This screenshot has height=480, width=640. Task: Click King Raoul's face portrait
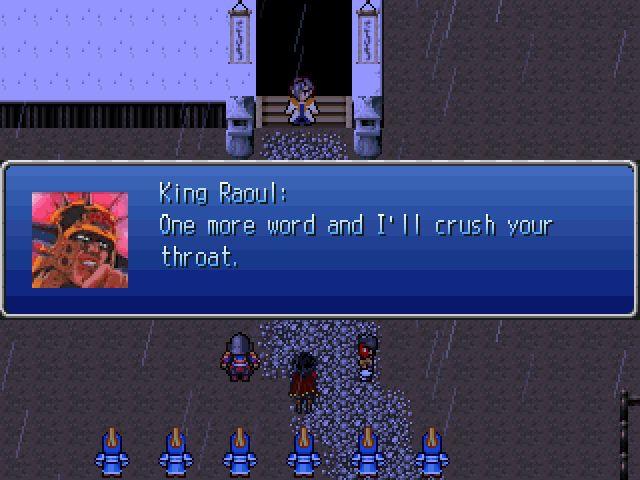[x=80, y=240]
